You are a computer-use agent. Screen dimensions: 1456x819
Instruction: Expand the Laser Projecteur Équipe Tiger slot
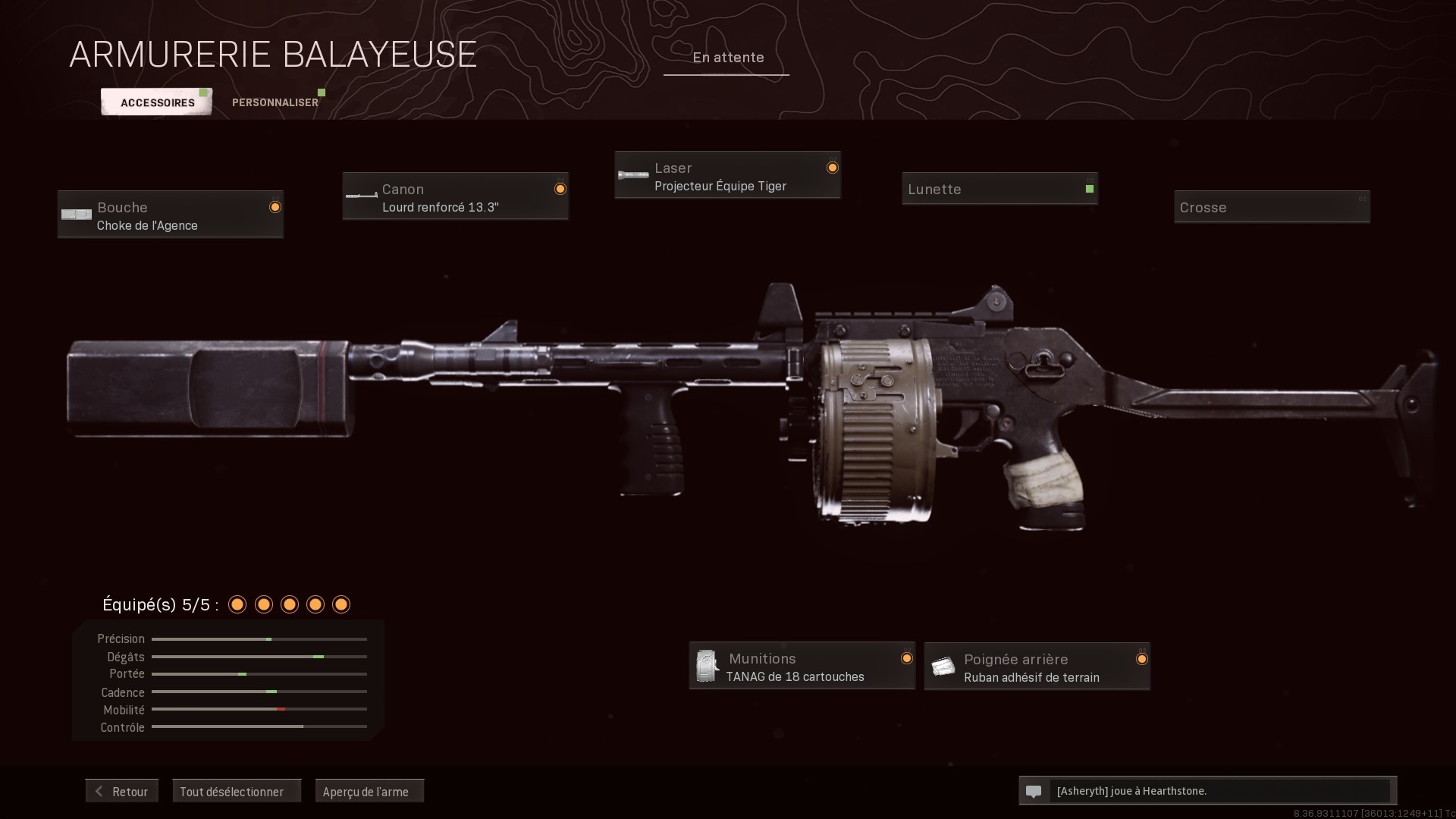click(726, 175)
